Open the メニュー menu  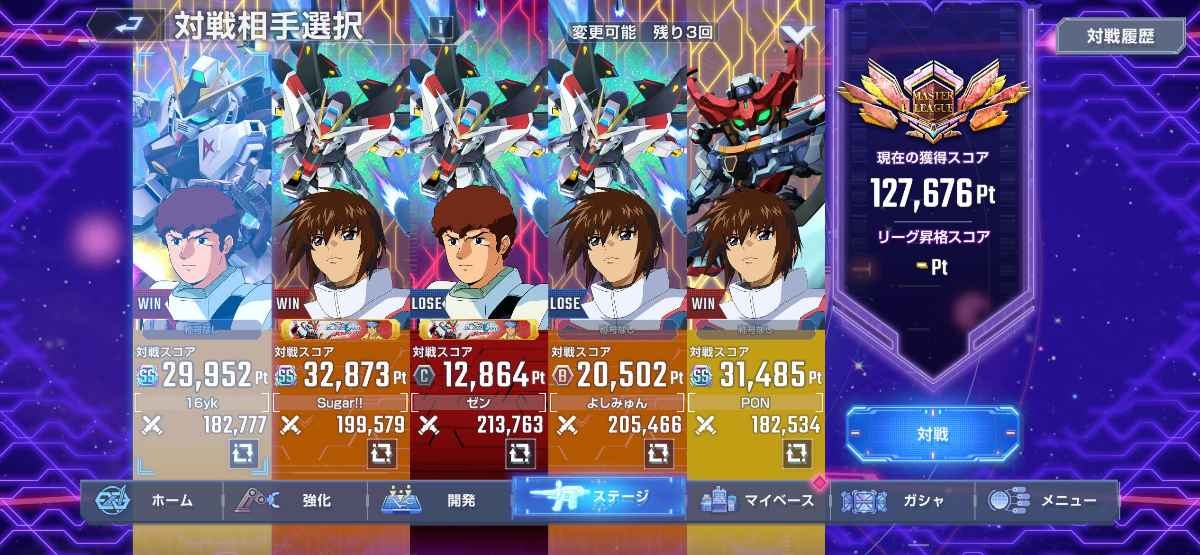tap(1046, 500)
